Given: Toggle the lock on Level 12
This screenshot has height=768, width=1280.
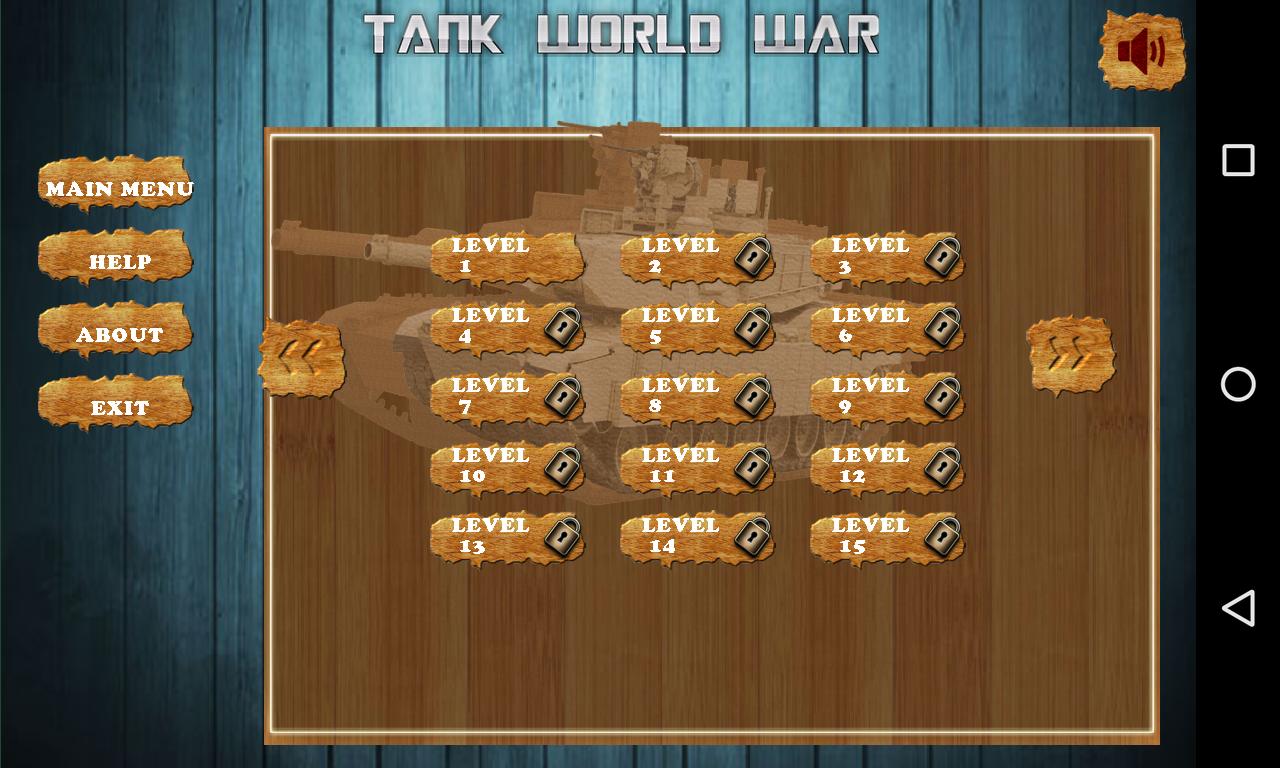Looking at the screenshot, I should 942,468.
